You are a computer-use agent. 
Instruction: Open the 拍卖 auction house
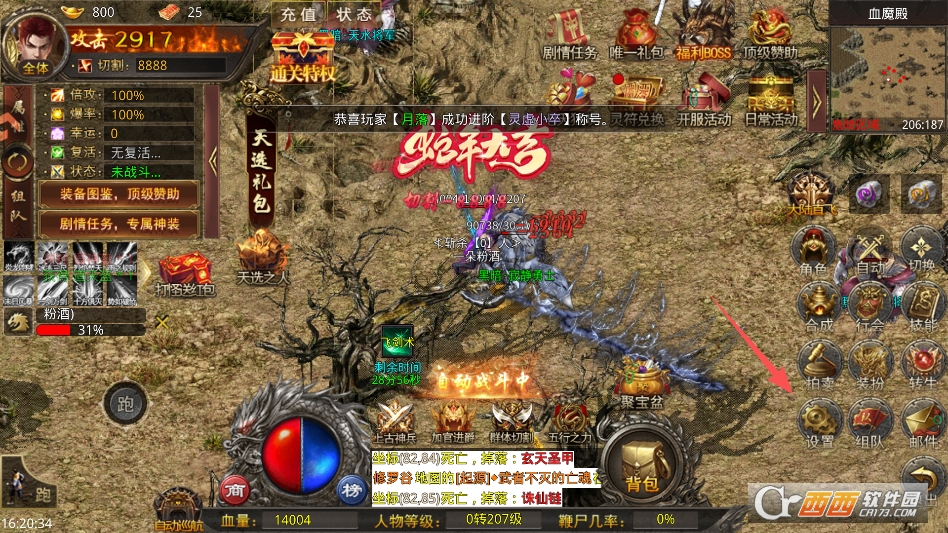point(818,362)
